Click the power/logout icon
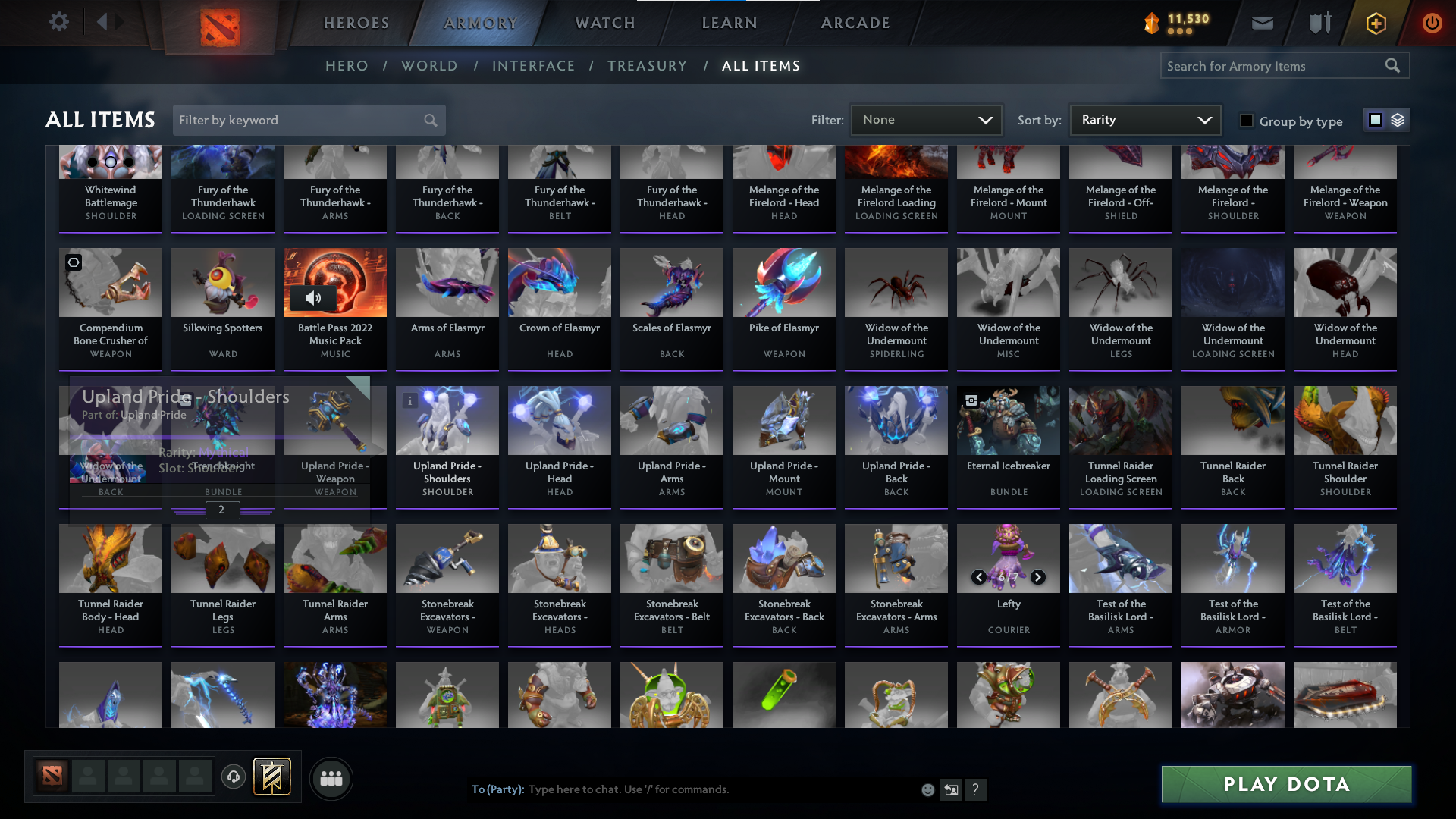The width and height of the screenshot is (1456, 819). tap(1432, 23)
